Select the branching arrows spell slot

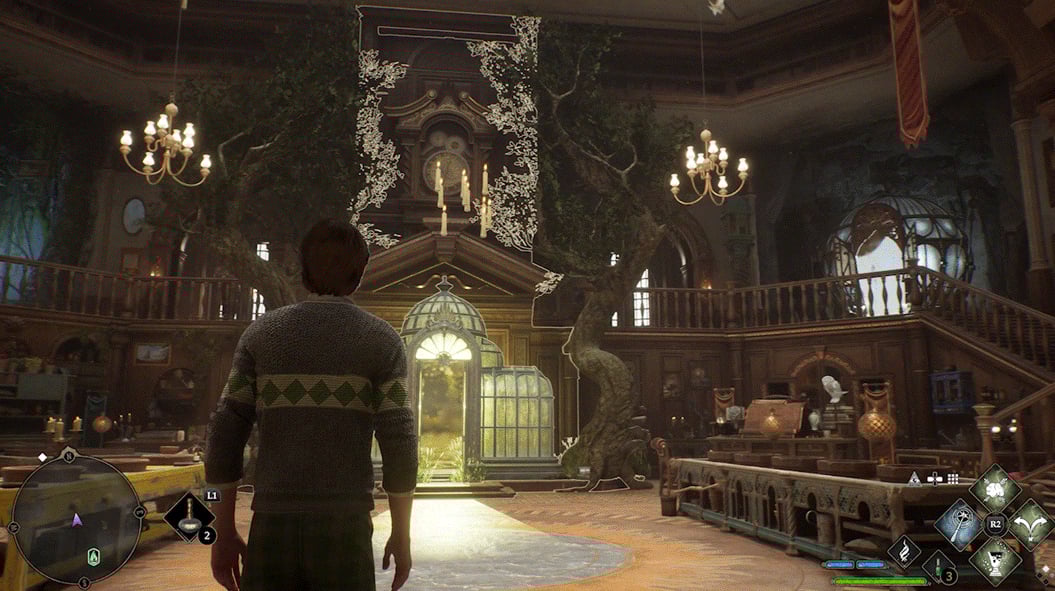(1030, 523)
